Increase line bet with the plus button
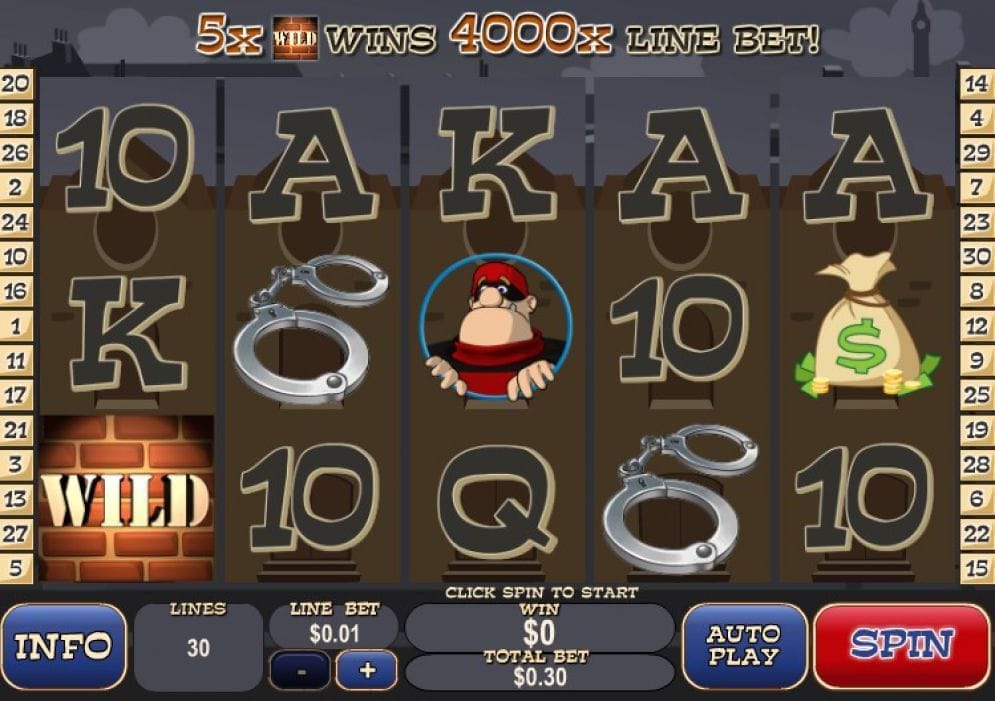 [366, 670]
